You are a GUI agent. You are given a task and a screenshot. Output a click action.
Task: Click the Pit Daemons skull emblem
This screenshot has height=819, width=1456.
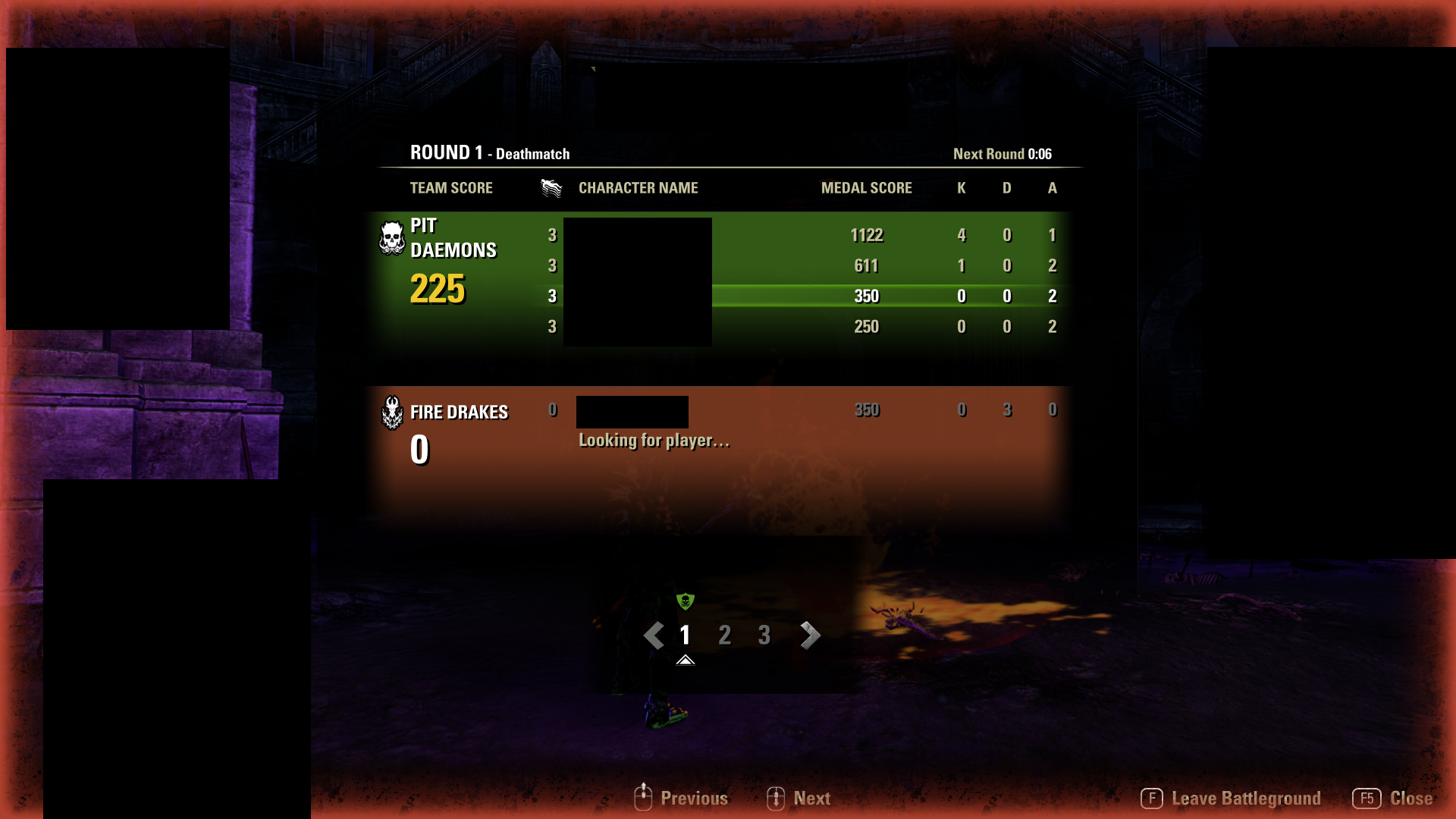pos(391,239)
